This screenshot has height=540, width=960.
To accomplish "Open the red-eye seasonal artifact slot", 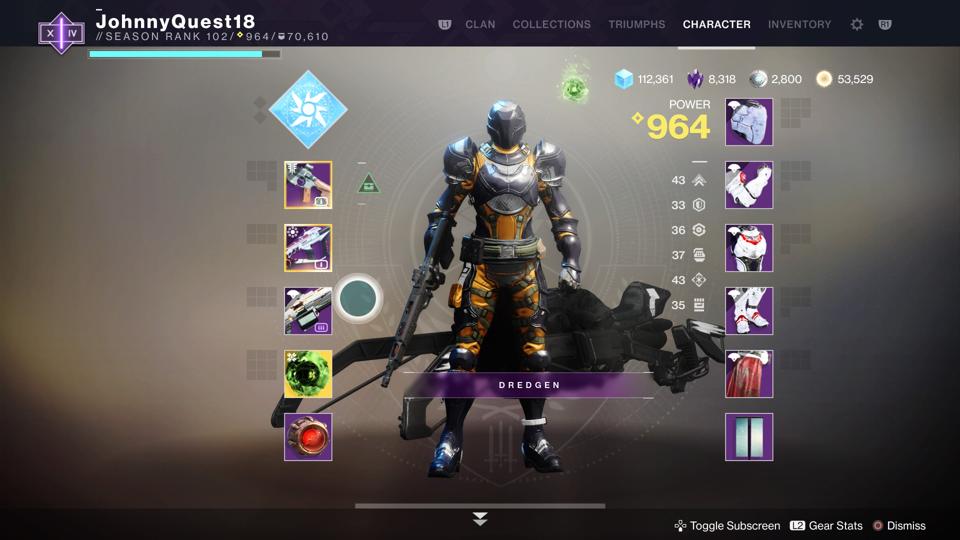I will tap(308, 437).
